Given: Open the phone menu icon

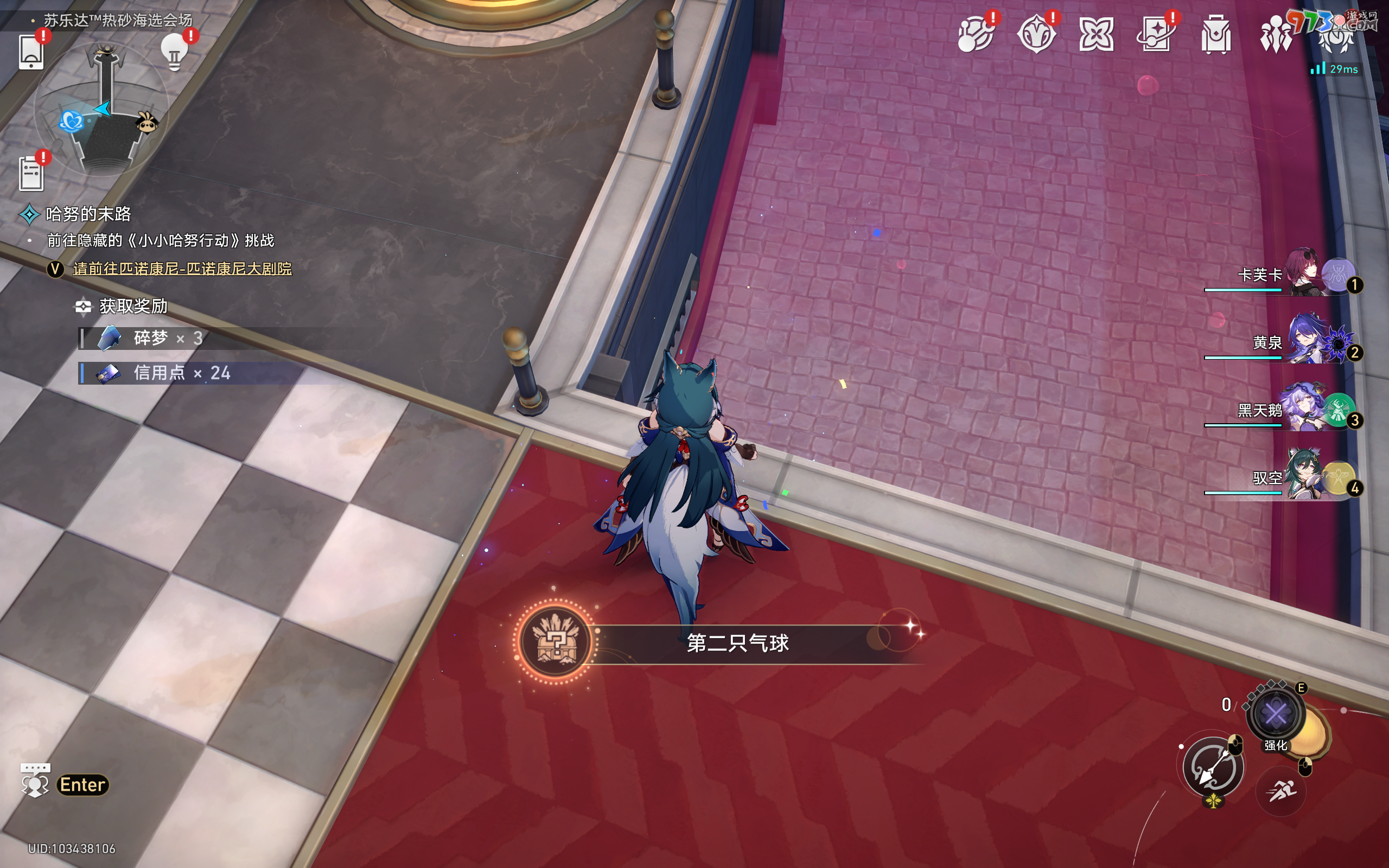Looking at the screenshot, I should 31,52.
